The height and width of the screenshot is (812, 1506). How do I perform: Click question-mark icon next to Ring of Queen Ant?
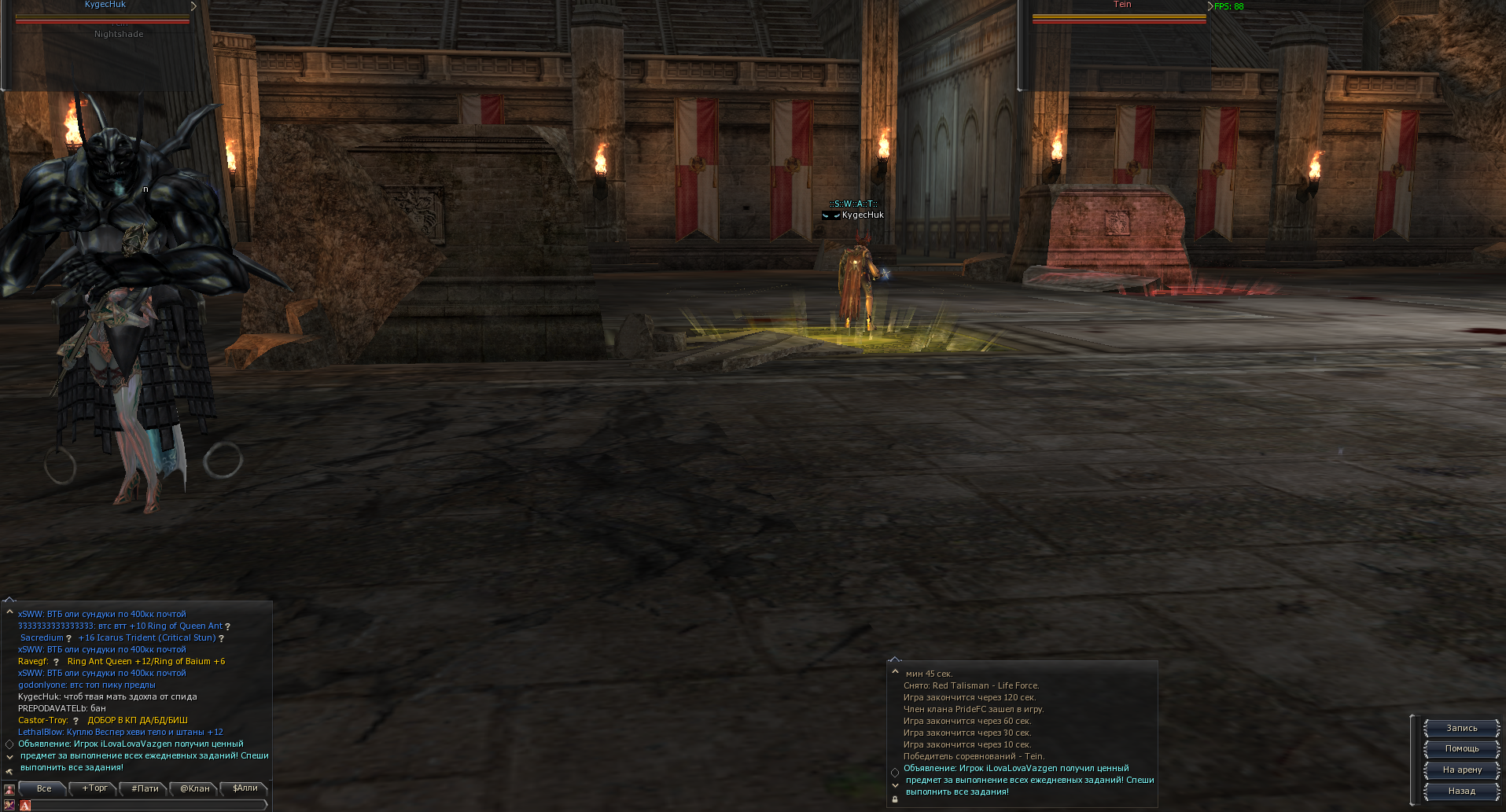[229, 626]
